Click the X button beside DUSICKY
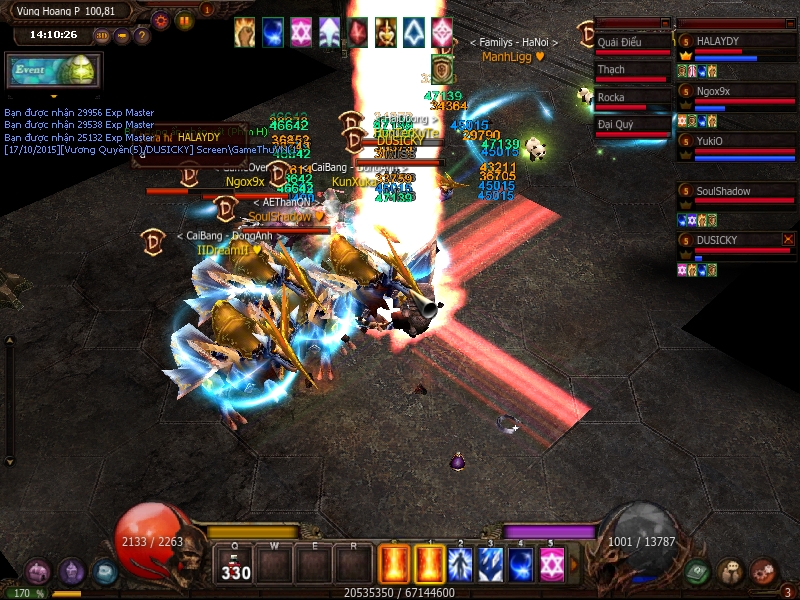 pyautogui.click(x=788, y=239)
